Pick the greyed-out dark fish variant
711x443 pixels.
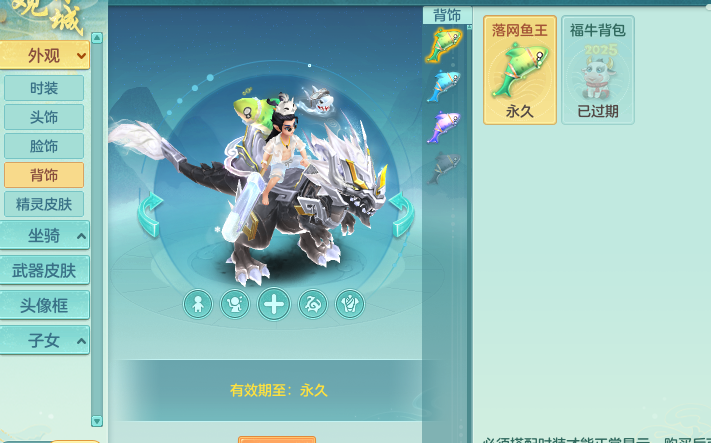click(445, 168)
